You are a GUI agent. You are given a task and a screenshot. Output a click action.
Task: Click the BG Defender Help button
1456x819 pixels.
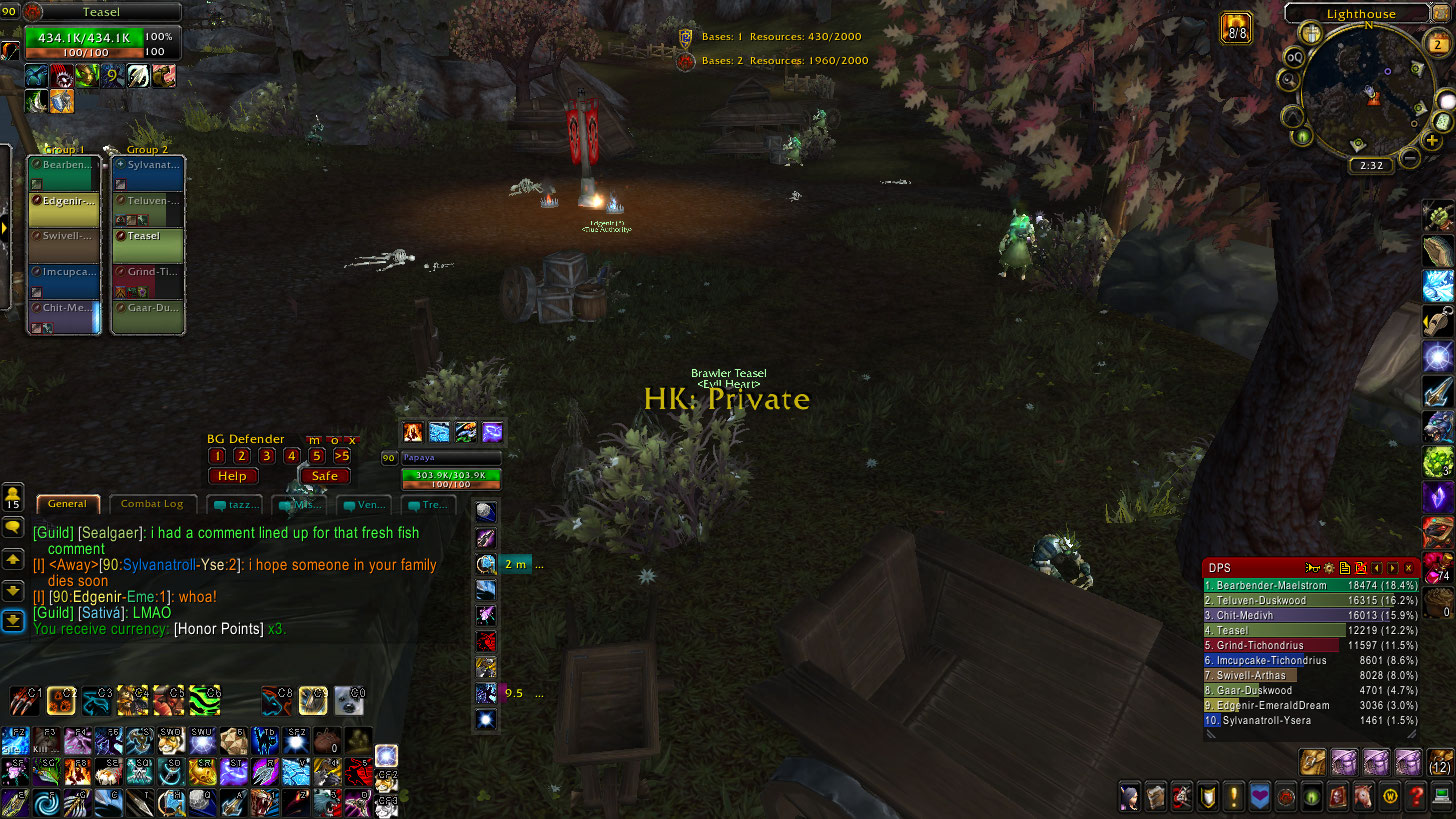click(x=232, y=476)
